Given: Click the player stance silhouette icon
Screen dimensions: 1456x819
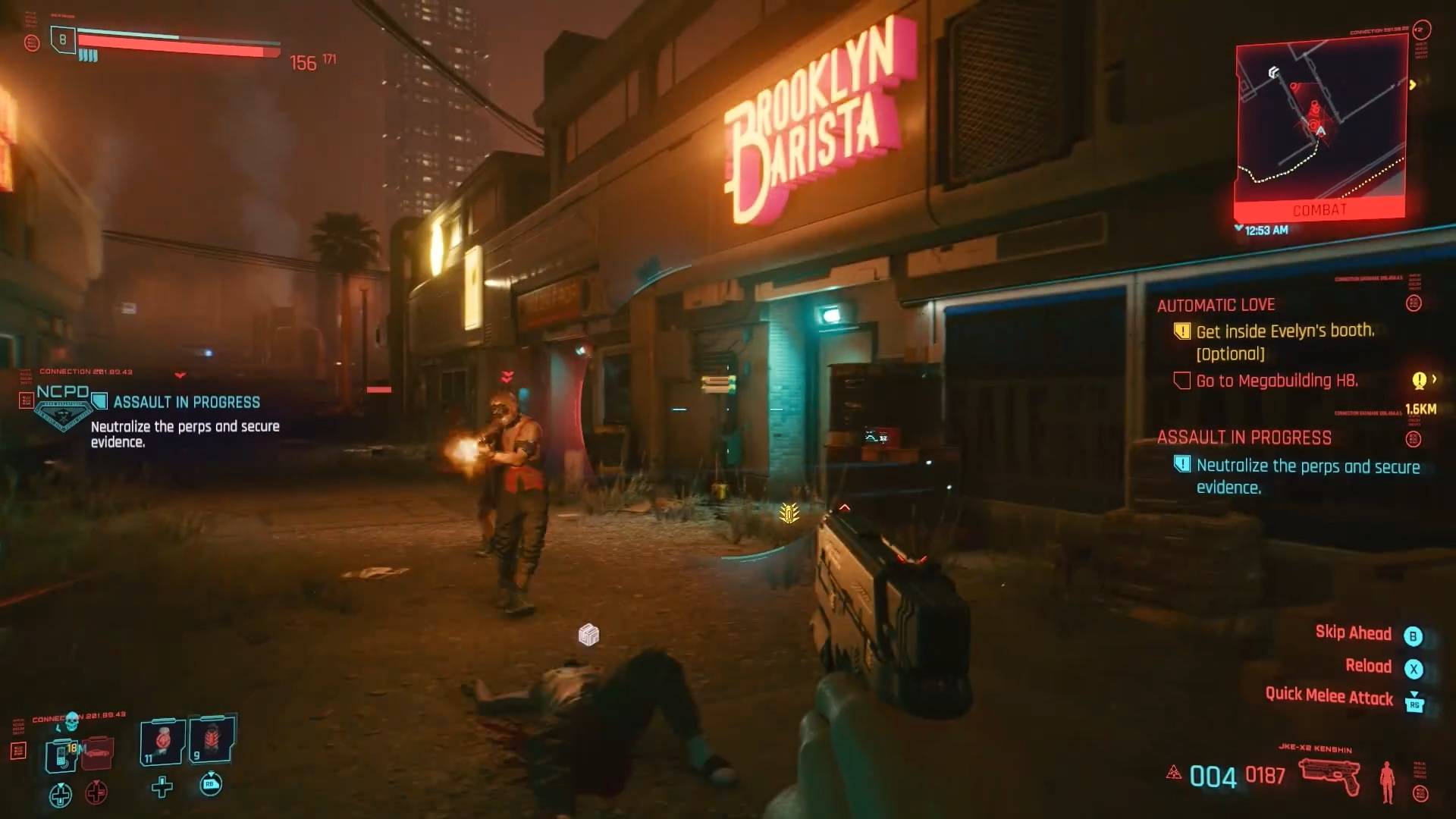Looking at the screenshot, I should coord(1387,781).
